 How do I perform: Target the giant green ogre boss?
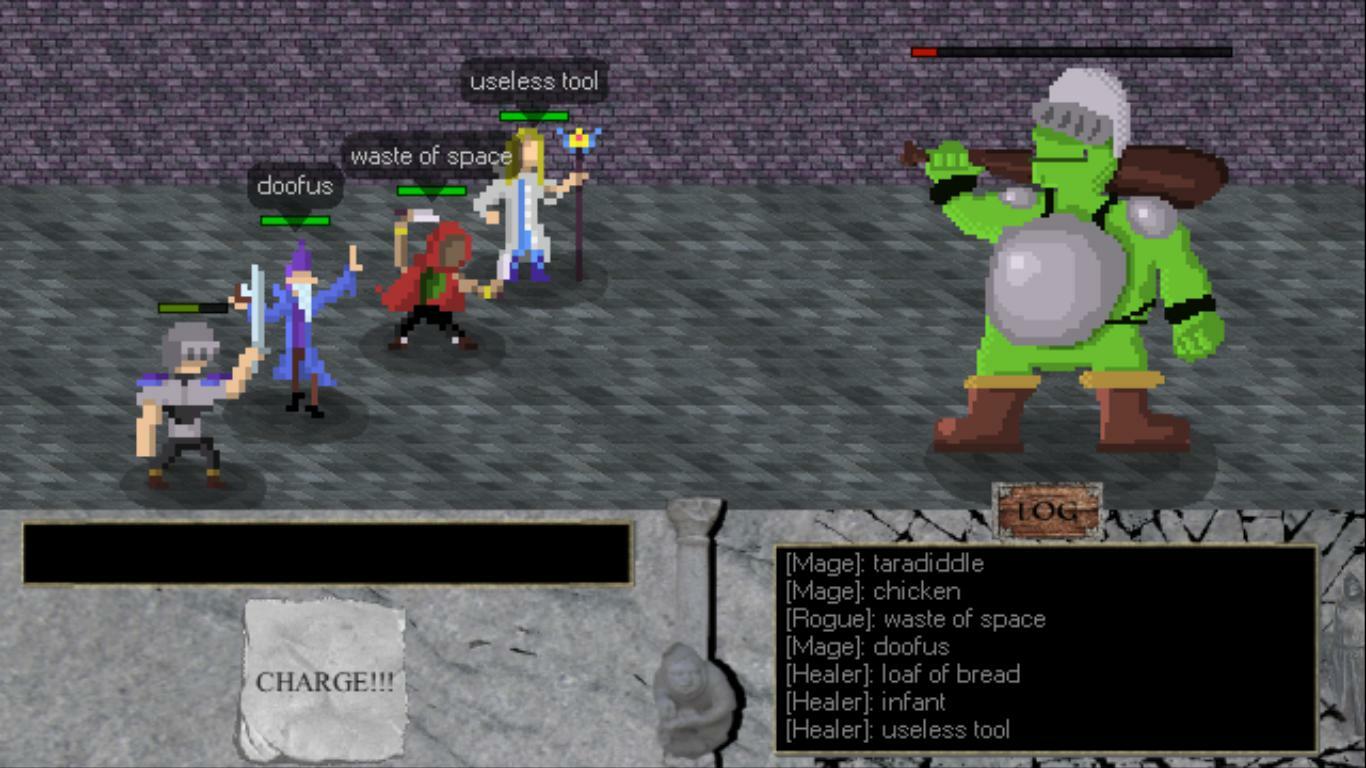pyautogui.click(x=1070, y=280)
